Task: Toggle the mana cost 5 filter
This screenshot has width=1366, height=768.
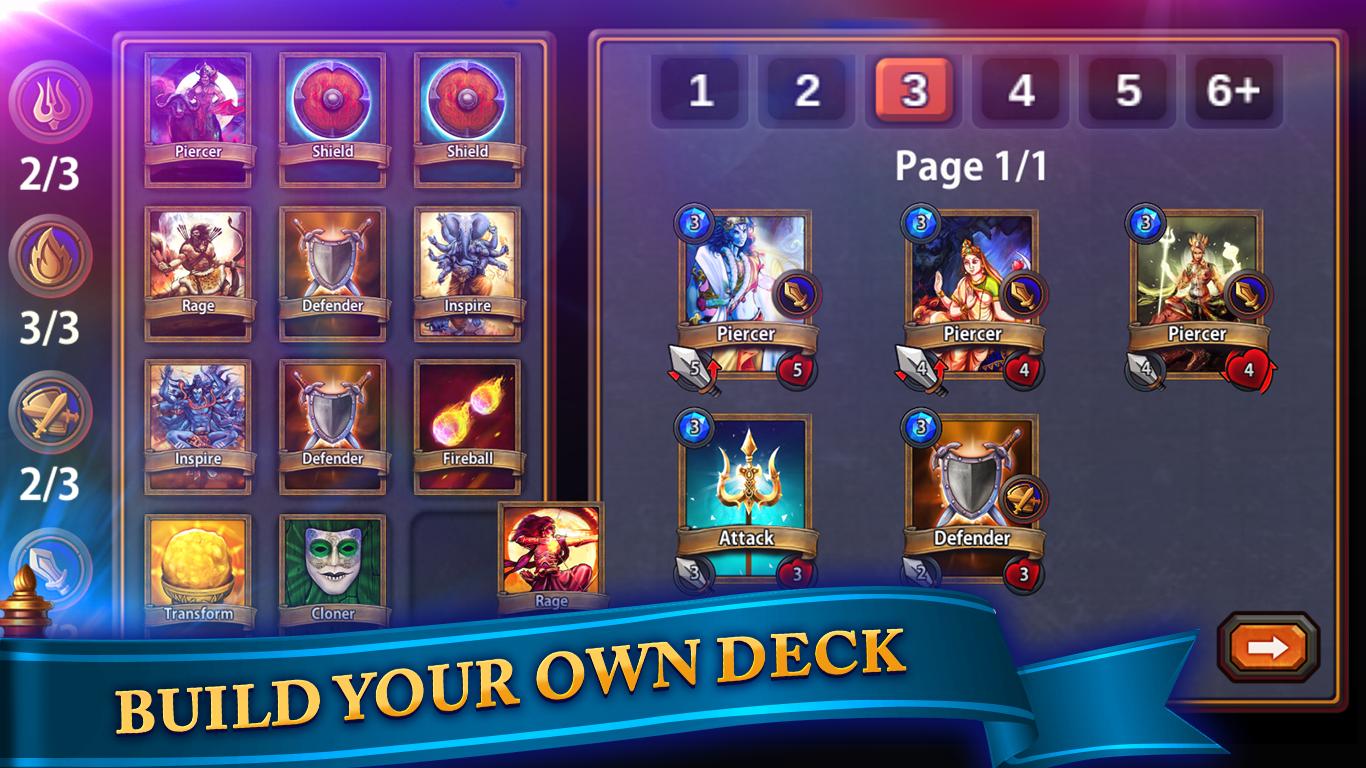Action: 1124,91
